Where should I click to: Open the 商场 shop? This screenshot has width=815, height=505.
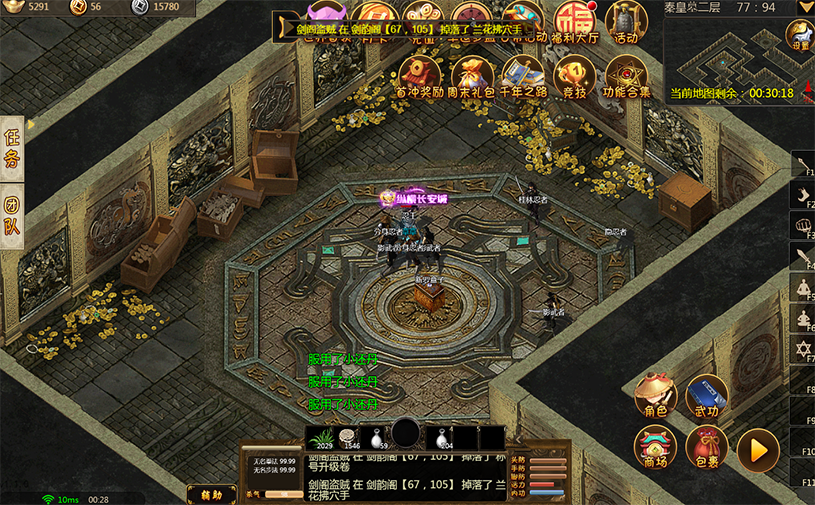pyautogui.click(x=655, y=447)
